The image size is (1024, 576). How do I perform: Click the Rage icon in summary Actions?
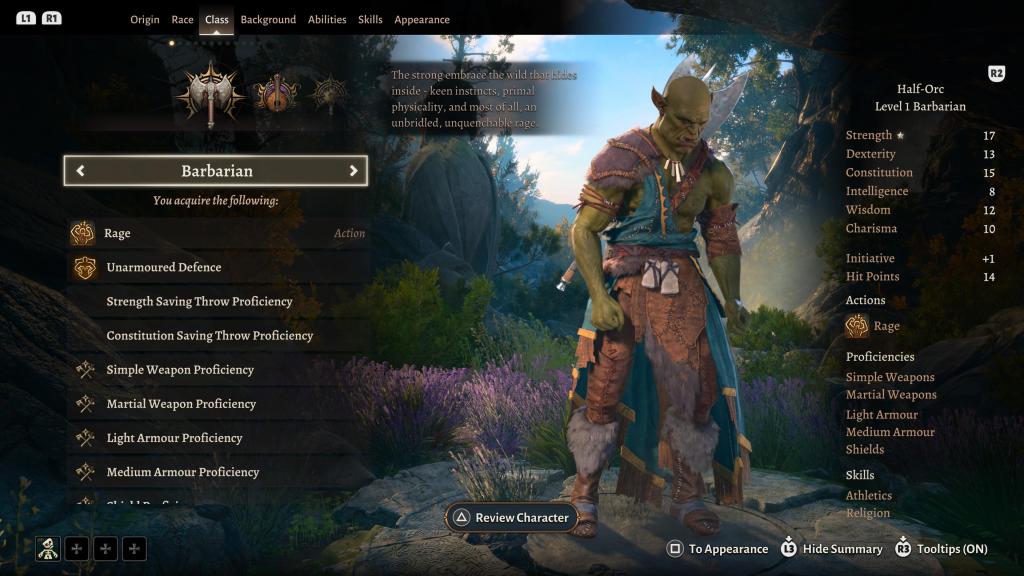(x=857, y=326)
